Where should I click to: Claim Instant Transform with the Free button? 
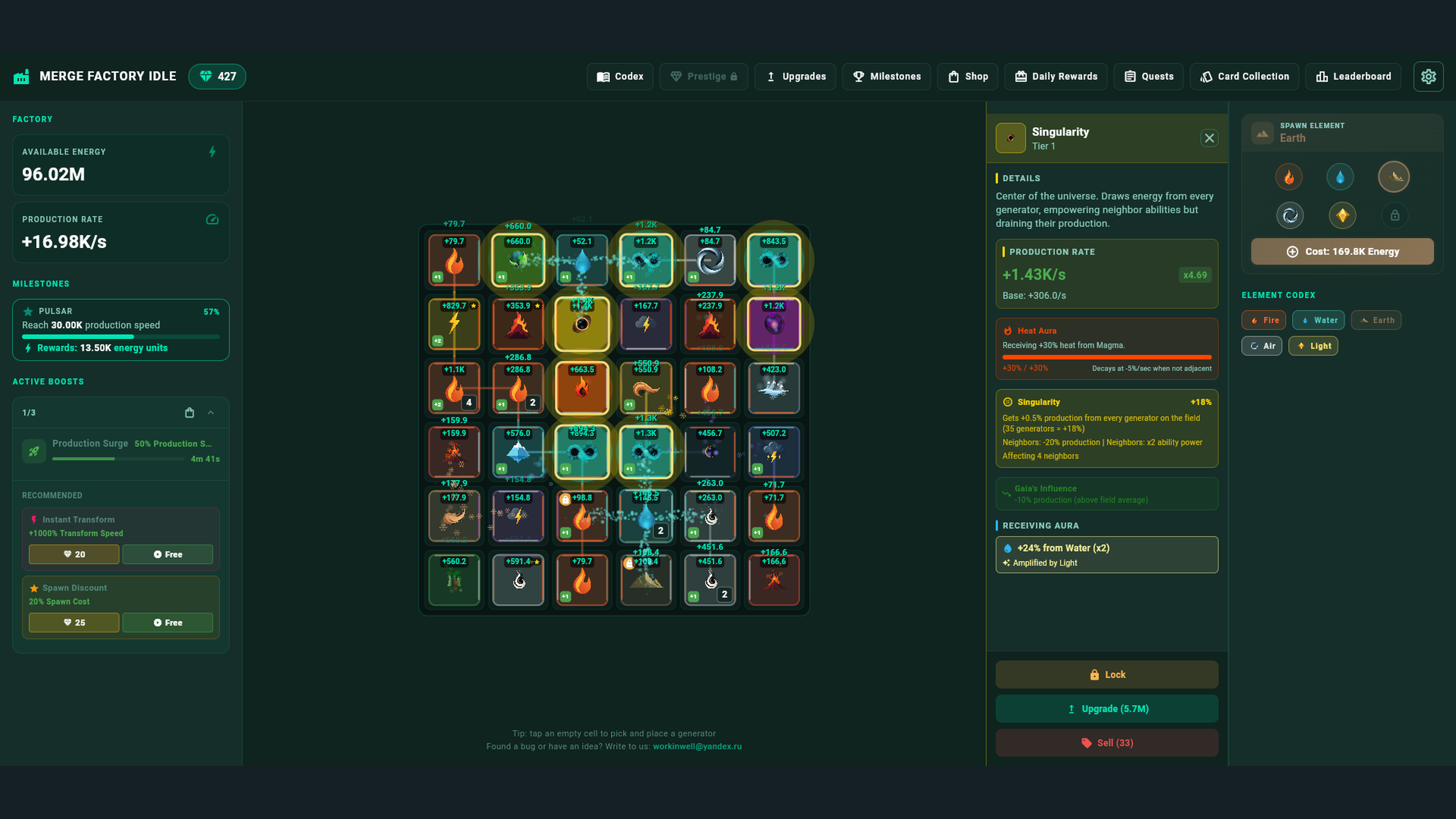pos(168,554)
